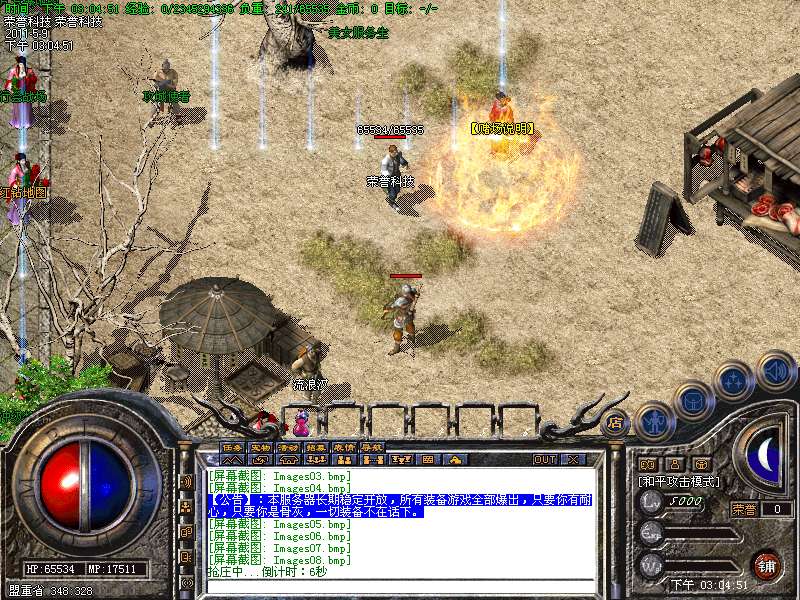Open the 活动 events tab
This screenshot has width=800, height=600.
pyautogui.click(x=288, y=447)
